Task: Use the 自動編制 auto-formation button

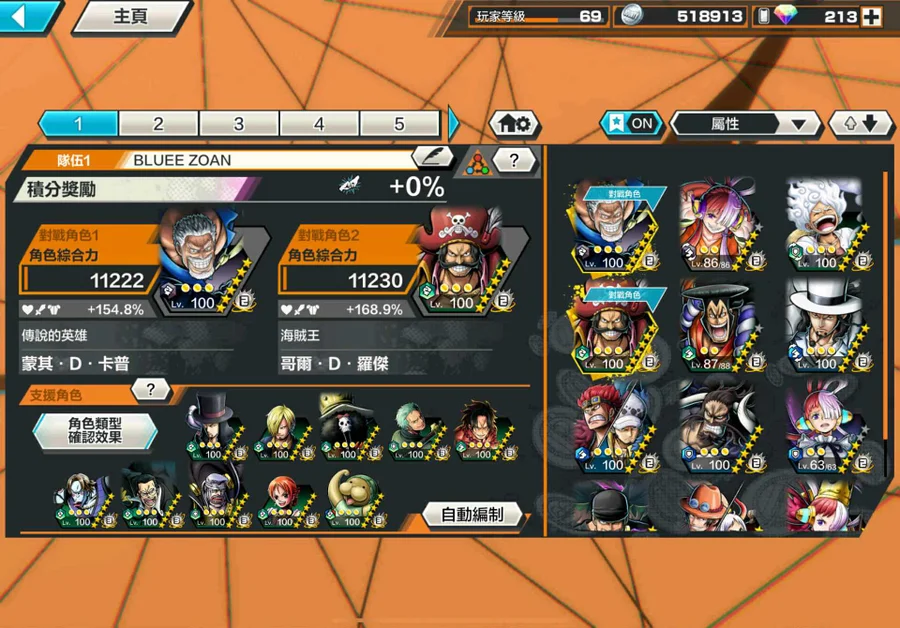Action: point(472,515)
